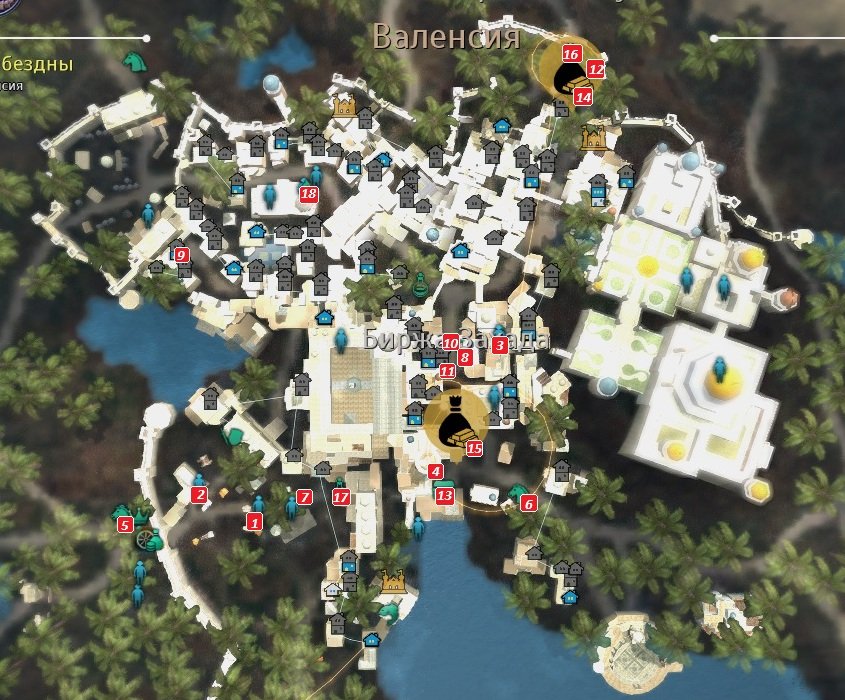
Task: Click map marker number 1
Action: coord(254,521)
